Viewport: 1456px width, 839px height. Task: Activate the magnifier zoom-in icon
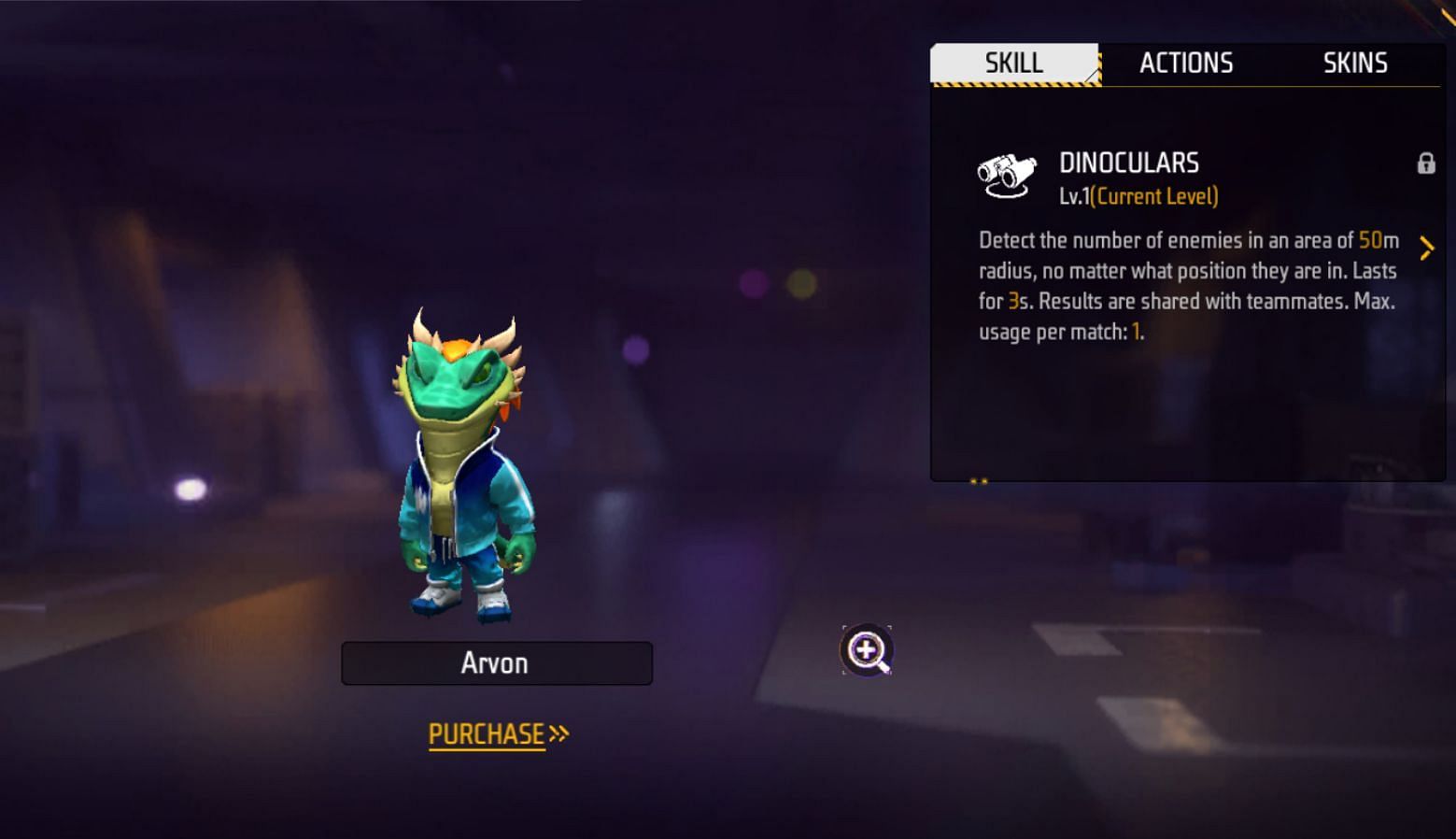867,650
